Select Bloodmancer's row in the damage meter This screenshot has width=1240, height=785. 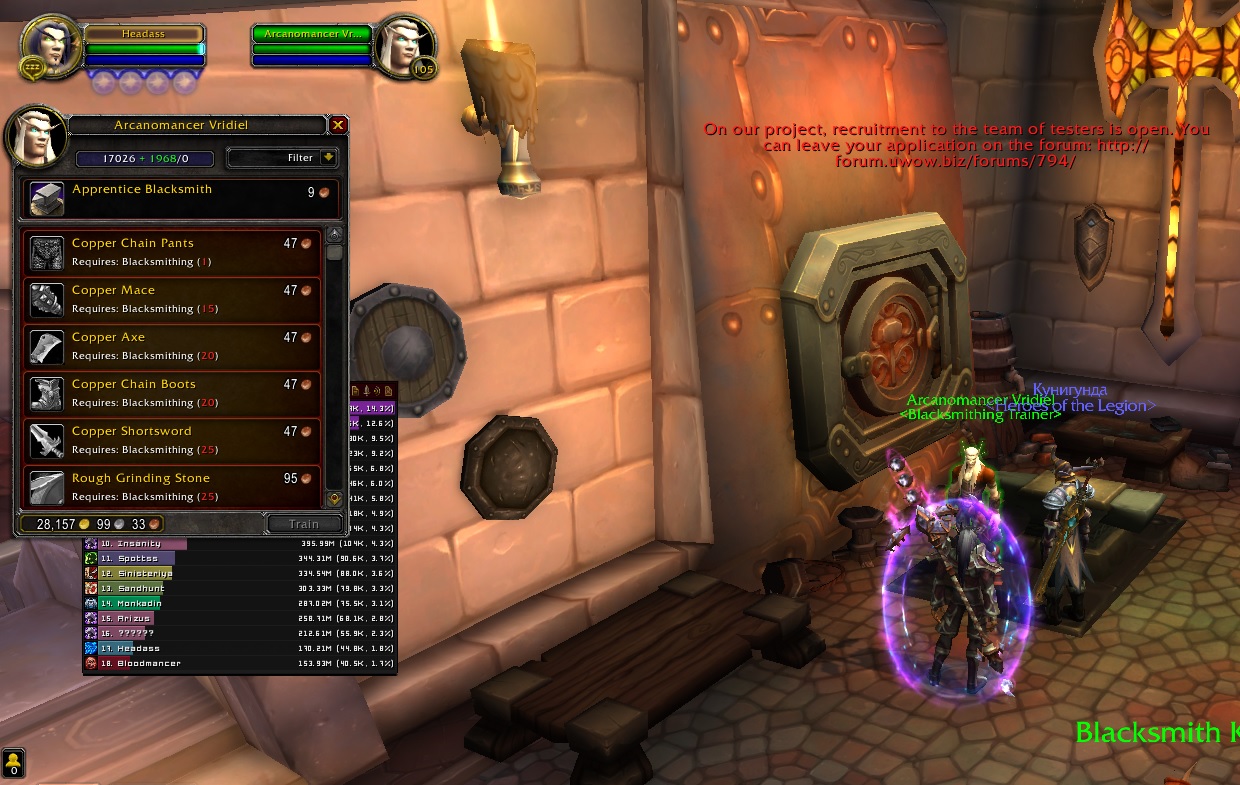point(240,663)
